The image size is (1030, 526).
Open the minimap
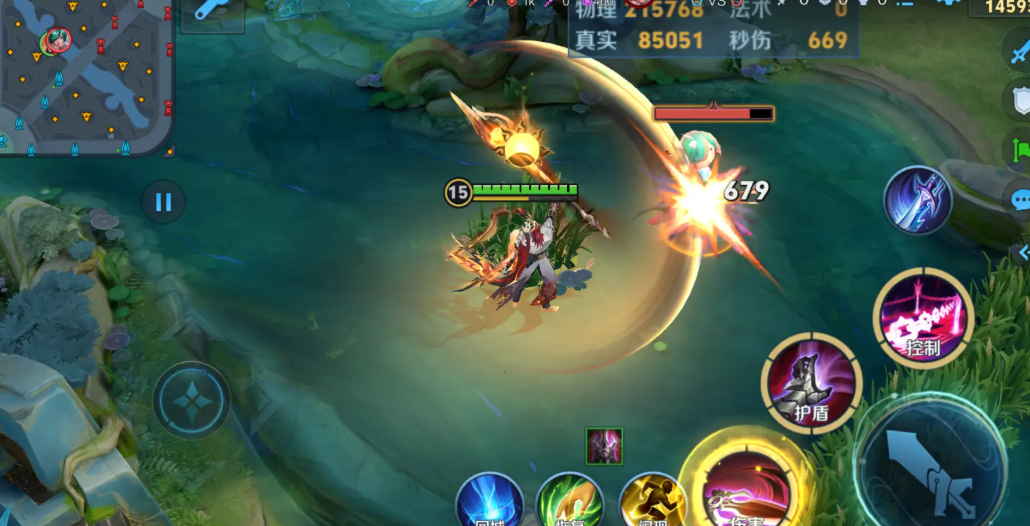click(x=85, y=75)
